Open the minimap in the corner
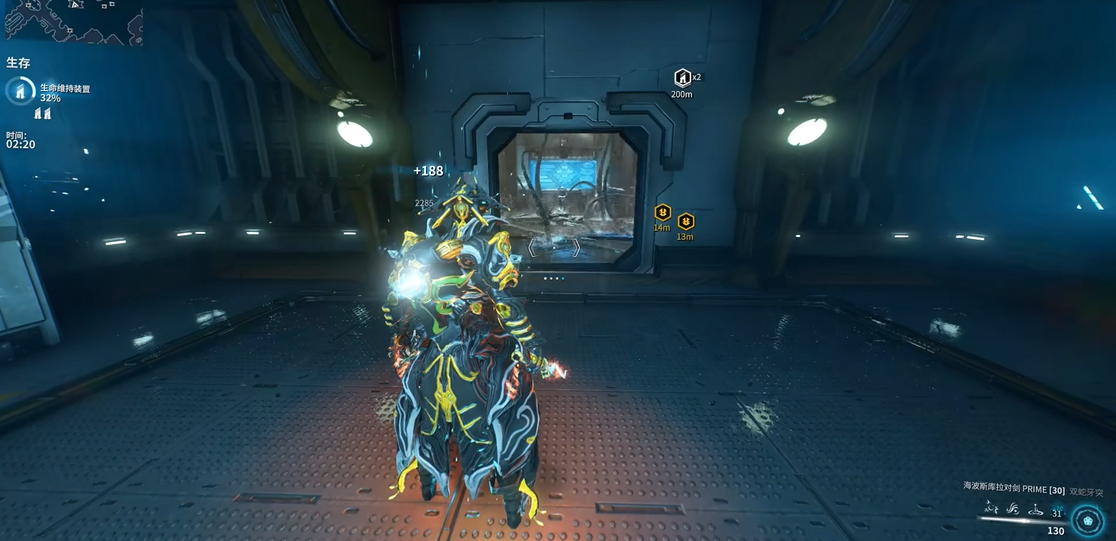The width and height of the screenshot is (1116, 541). coord(72,21)
